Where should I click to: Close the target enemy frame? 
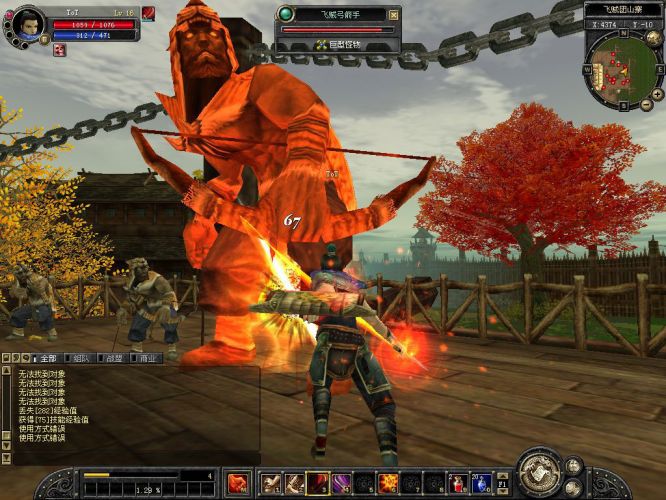pos(394,14)
